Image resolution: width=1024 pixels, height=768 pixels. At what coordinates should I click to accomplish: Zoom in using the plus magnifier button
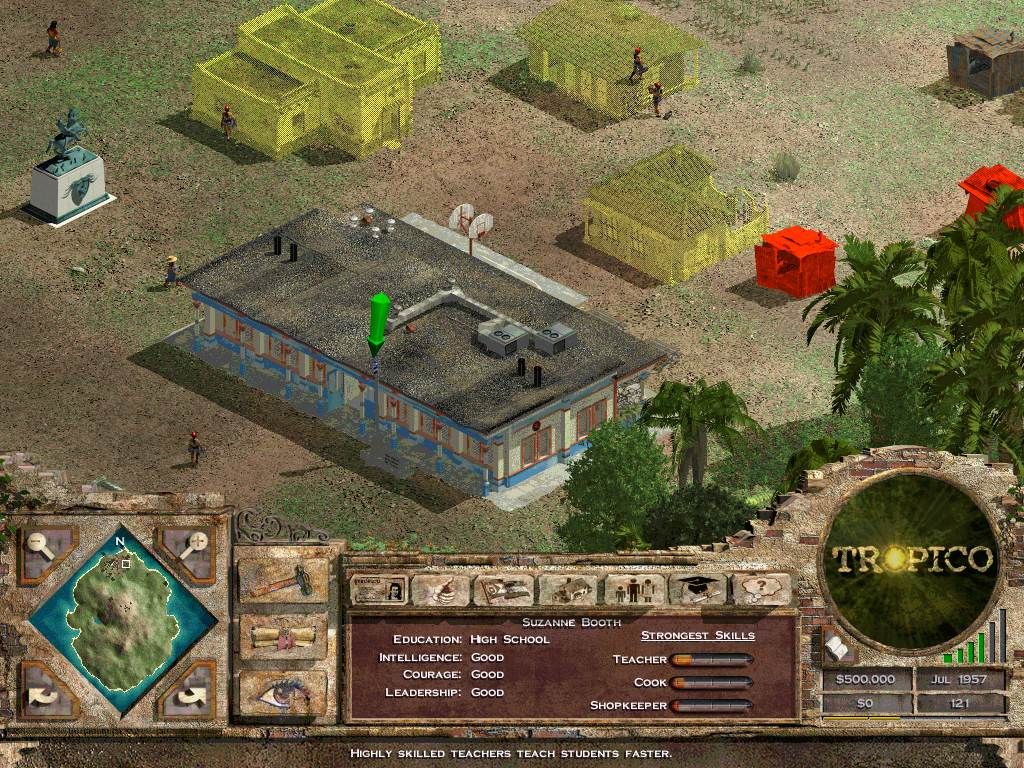[187, 549]
